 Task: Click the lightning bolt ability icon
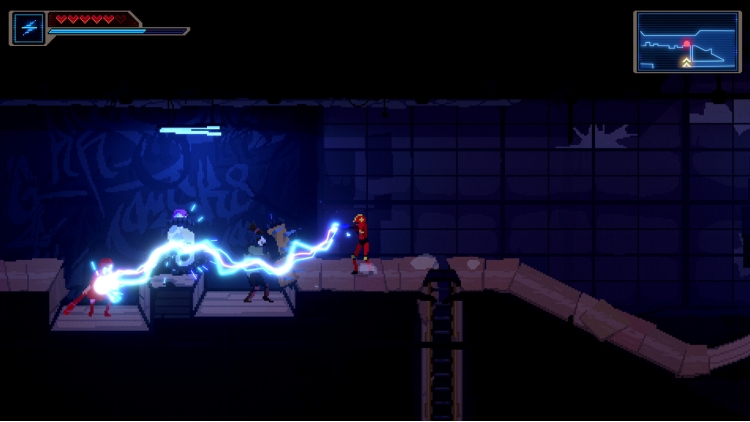click(x=27, y=28)
